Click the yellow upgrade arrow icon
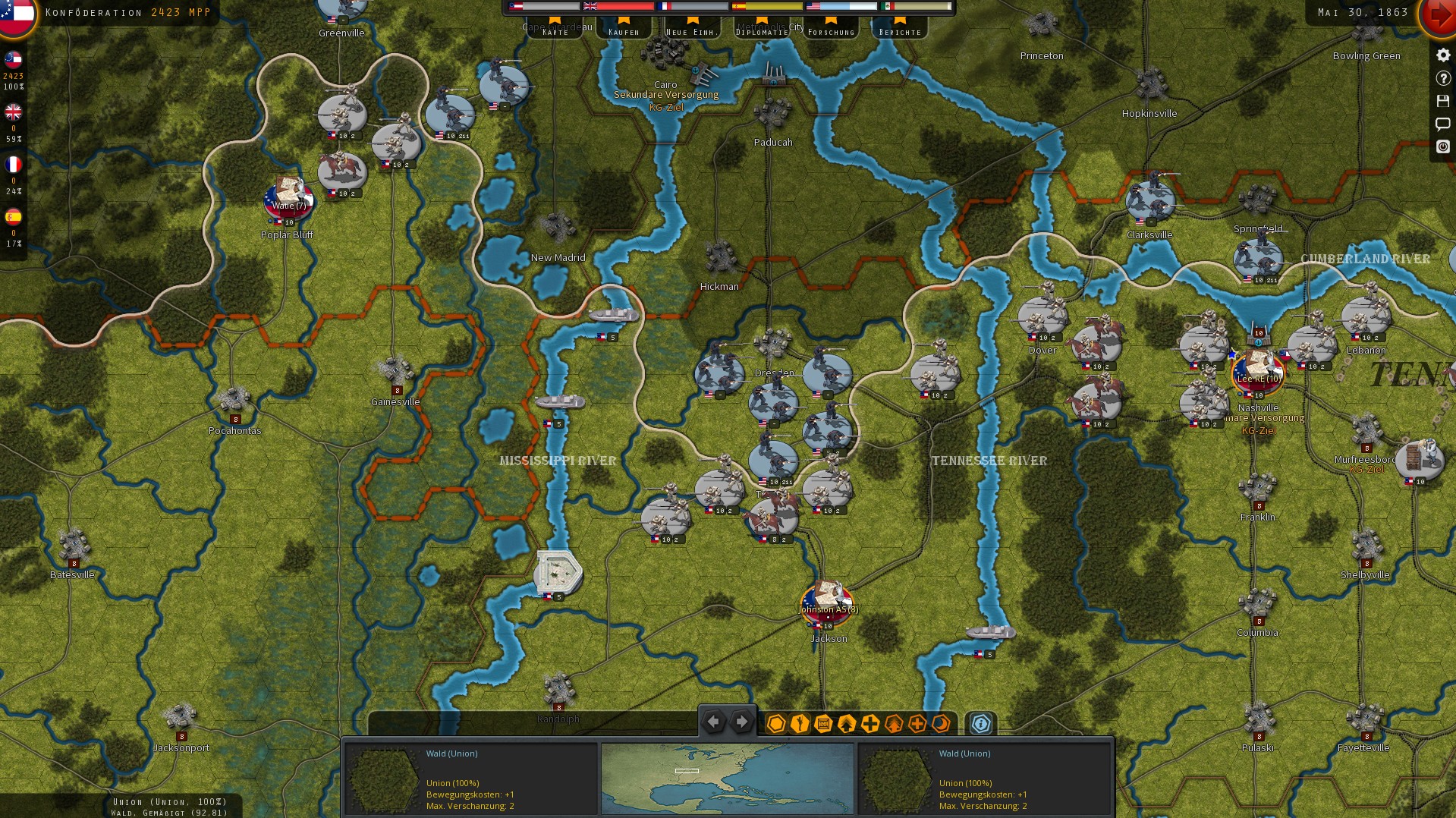This screenshot has height=818, width=1456. pyautogui.click(x=847, y=725)
